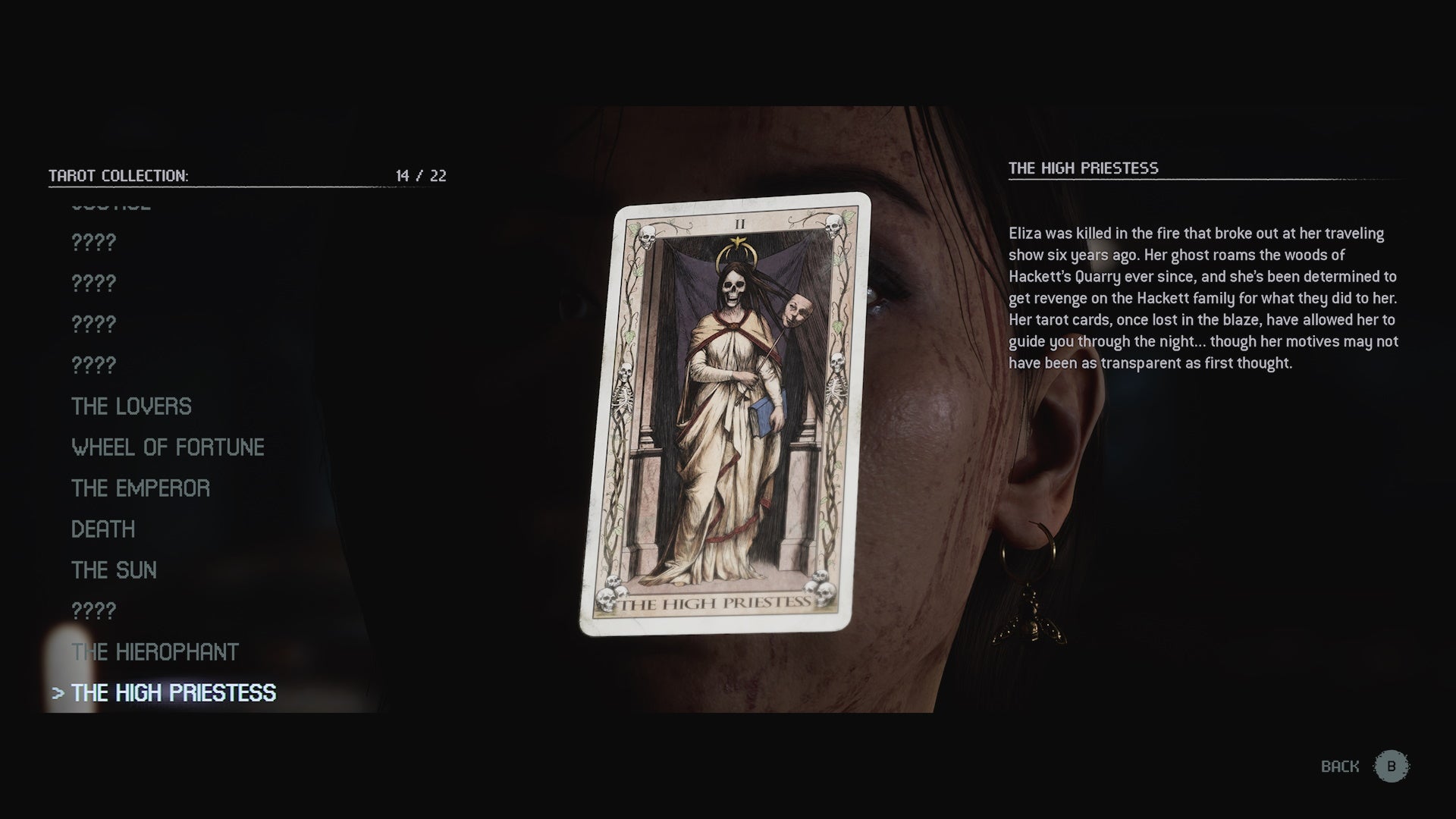Select THE LOVERS in the tarot list
Screen dimensions: 1456x819
click(130, 406)
